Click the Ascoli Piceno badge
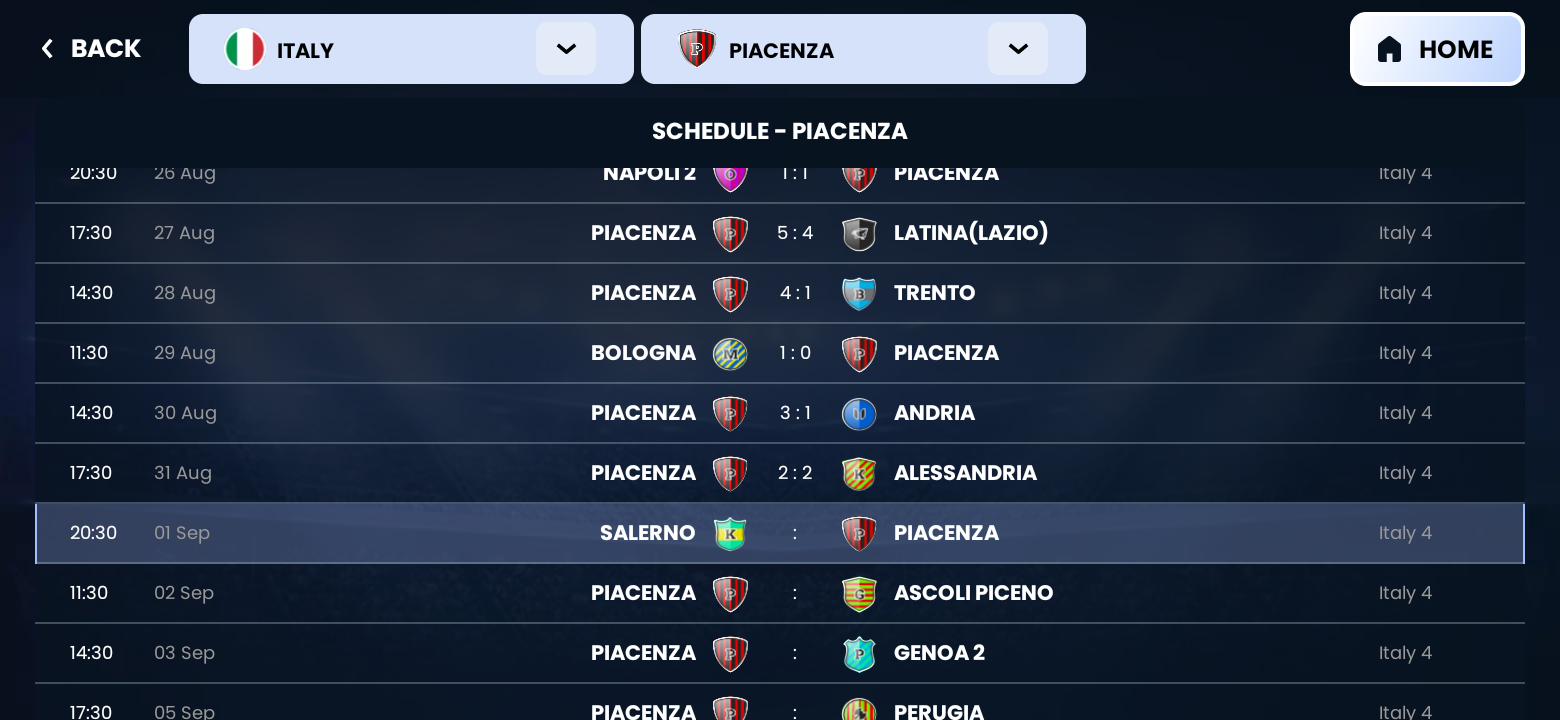 pos(859,593)
